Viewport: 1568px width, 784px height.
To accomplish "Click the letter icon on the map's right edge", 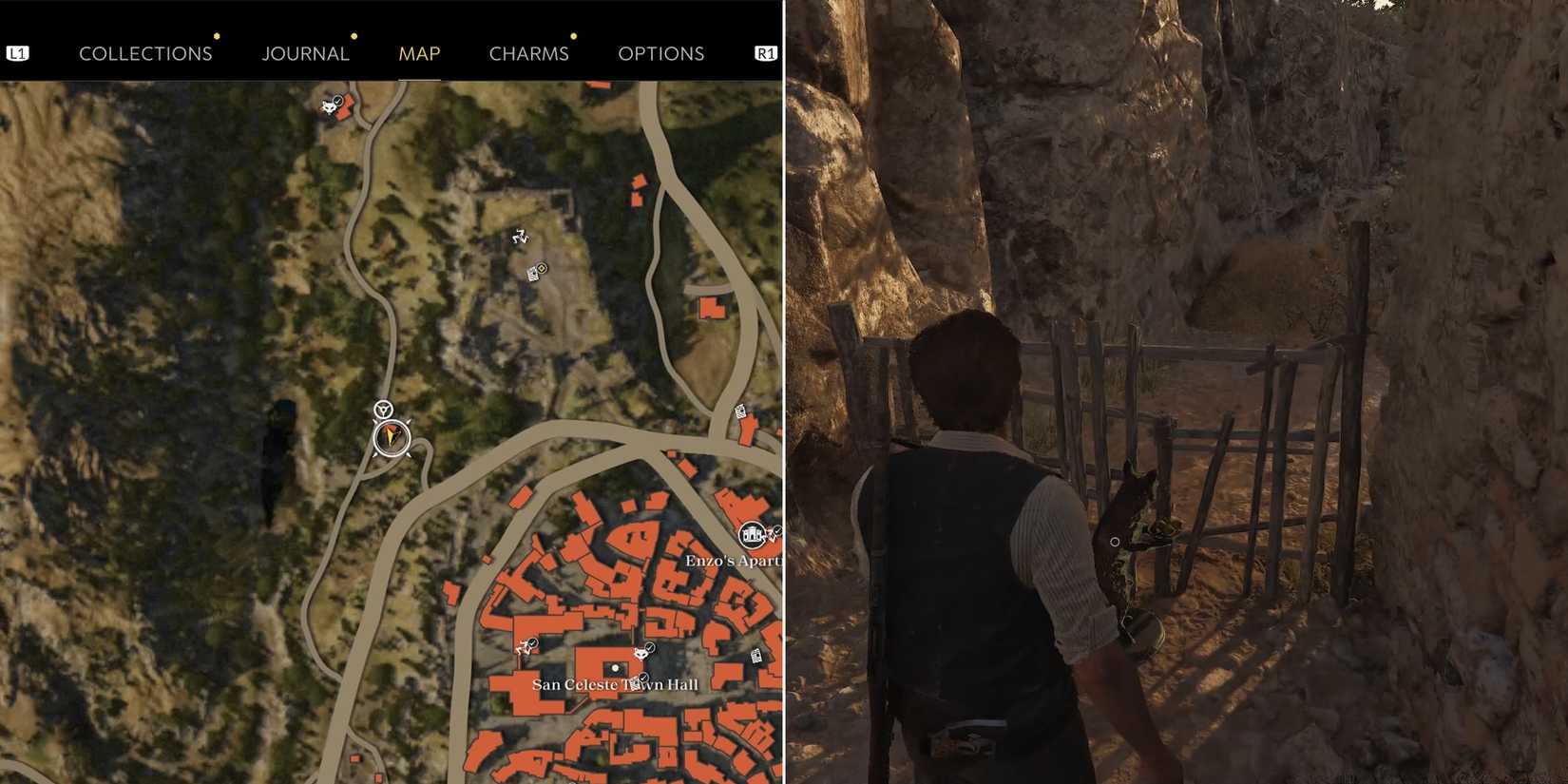I will tap(739, 412).
